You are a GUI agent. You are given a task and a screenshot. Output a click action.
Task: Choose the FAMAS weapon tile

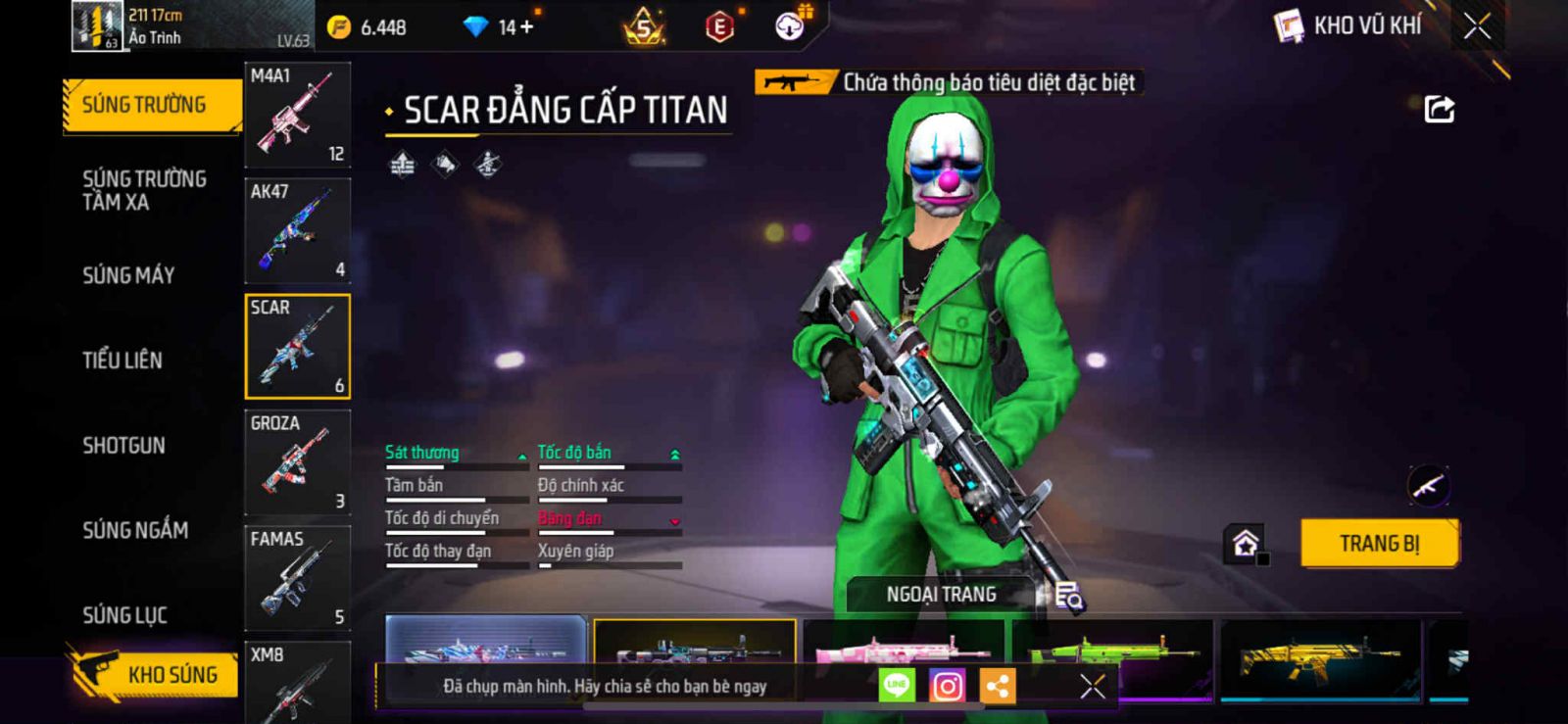click(x=297, y=578)
